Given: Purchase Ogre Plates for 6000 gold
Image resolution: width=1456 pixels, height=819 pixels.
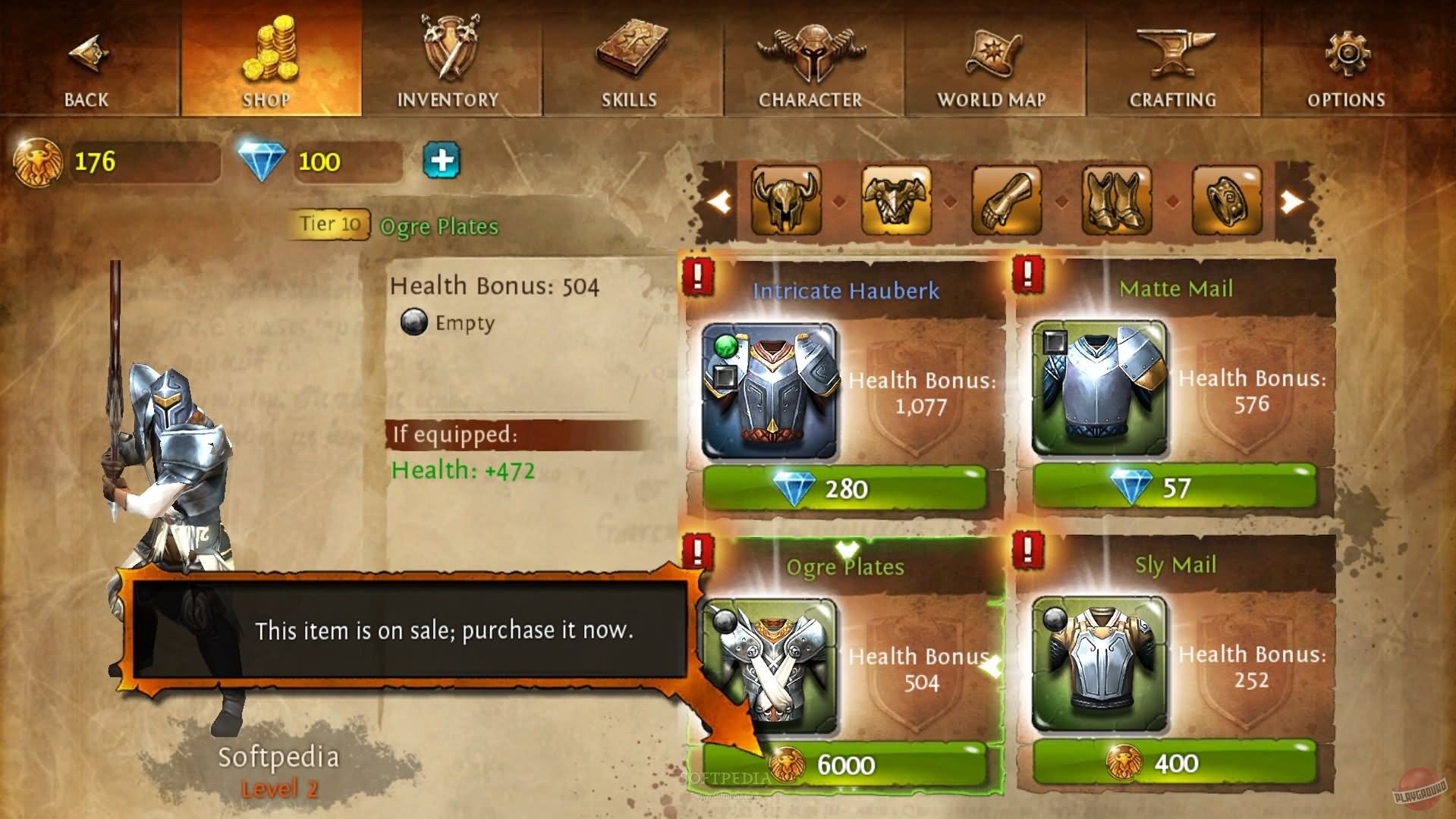Looking at the screenshot, I should [844, 765].
